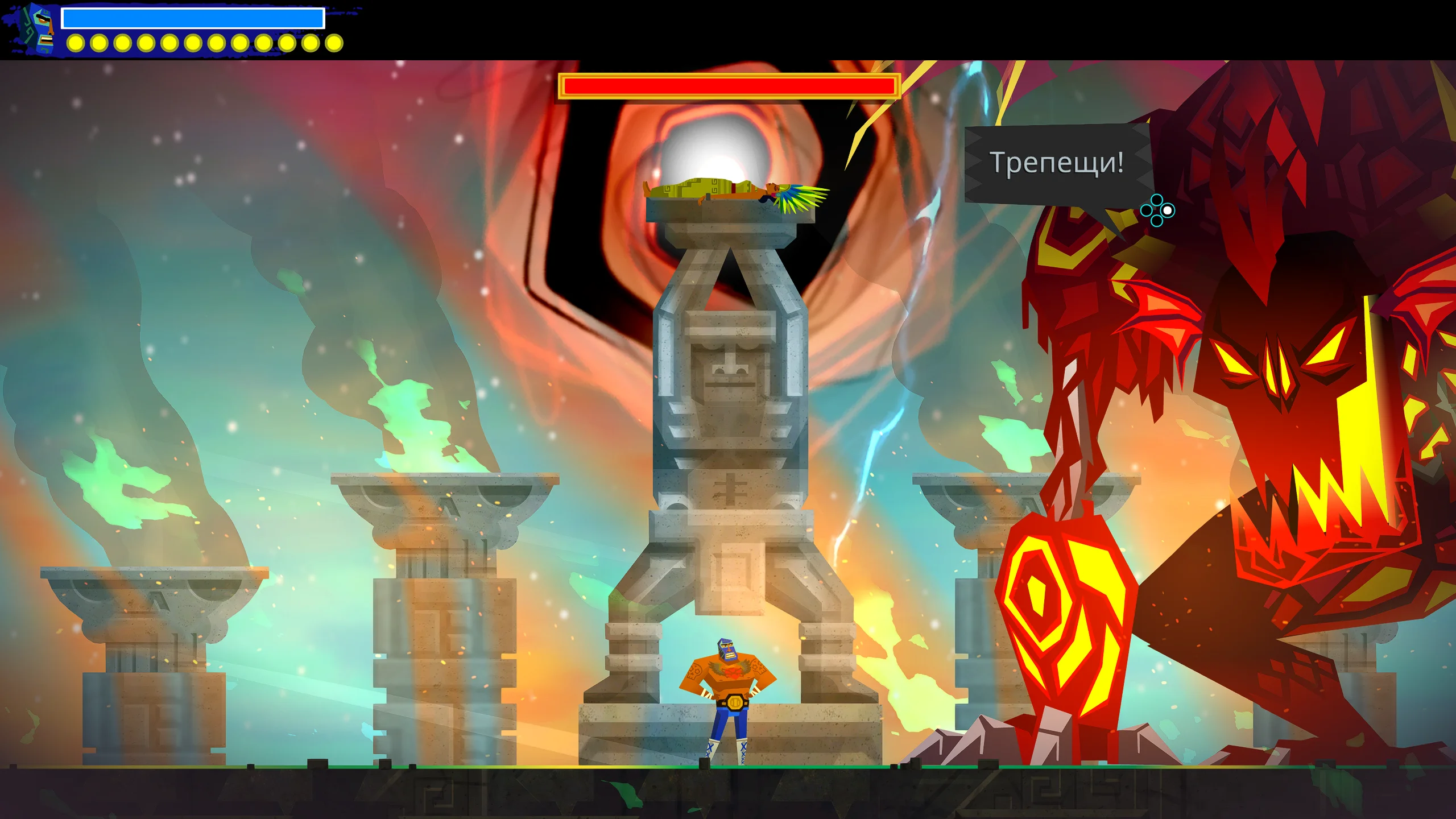Select the left circle in the button prompt

1147,210
